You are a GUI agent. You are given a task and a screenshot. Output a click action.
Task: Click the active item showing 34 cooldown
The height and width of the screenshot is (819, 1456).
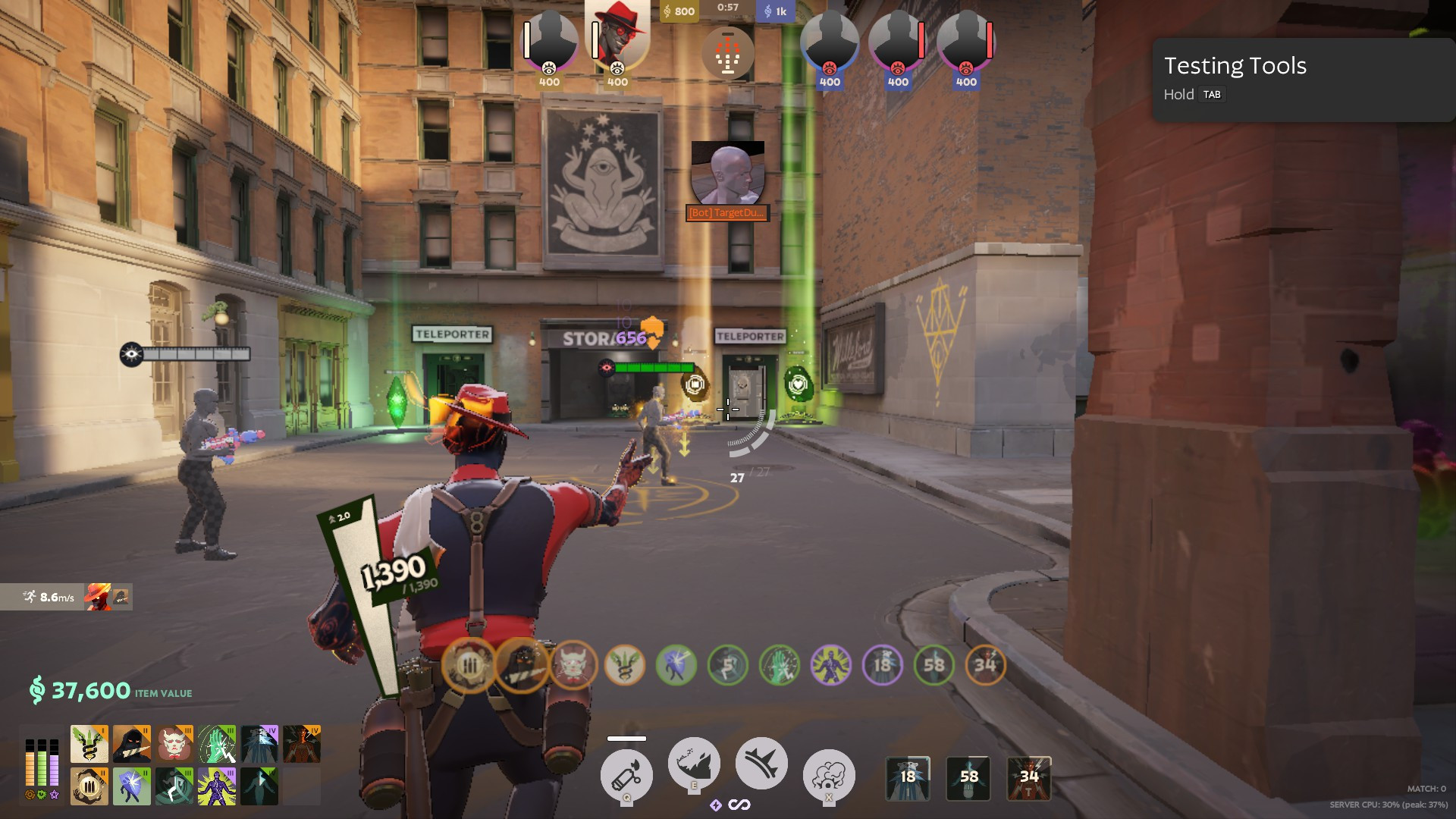pos(1029,777)
